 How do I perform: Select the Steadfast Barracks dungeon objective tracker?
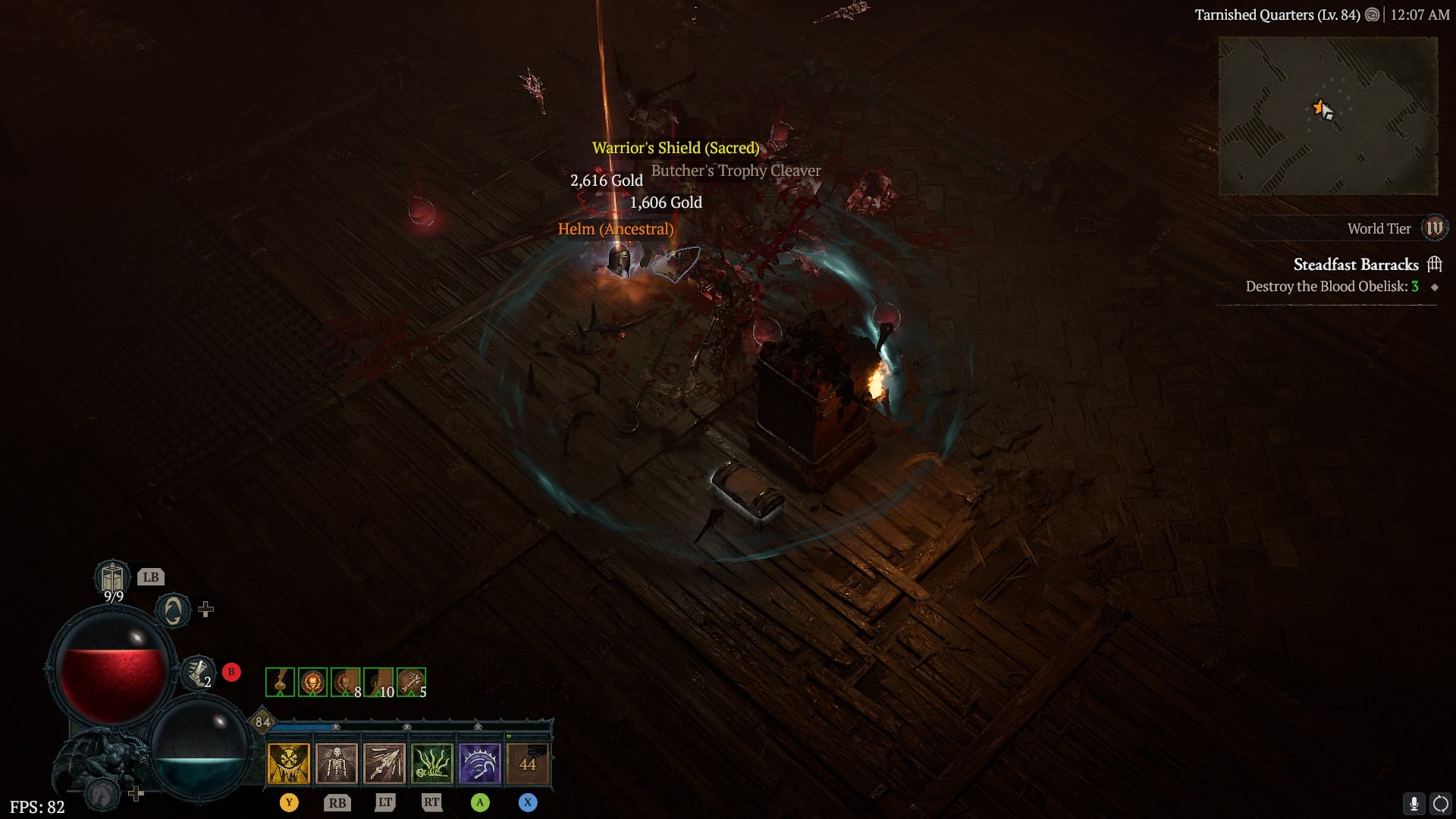(1356, 265)
